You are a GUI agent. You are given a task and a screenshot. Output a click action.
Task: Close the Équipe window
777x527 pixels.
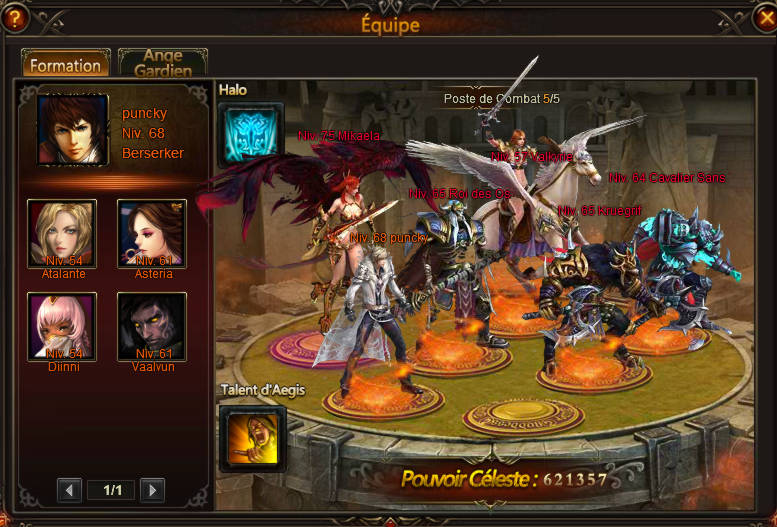coord(766,17)
